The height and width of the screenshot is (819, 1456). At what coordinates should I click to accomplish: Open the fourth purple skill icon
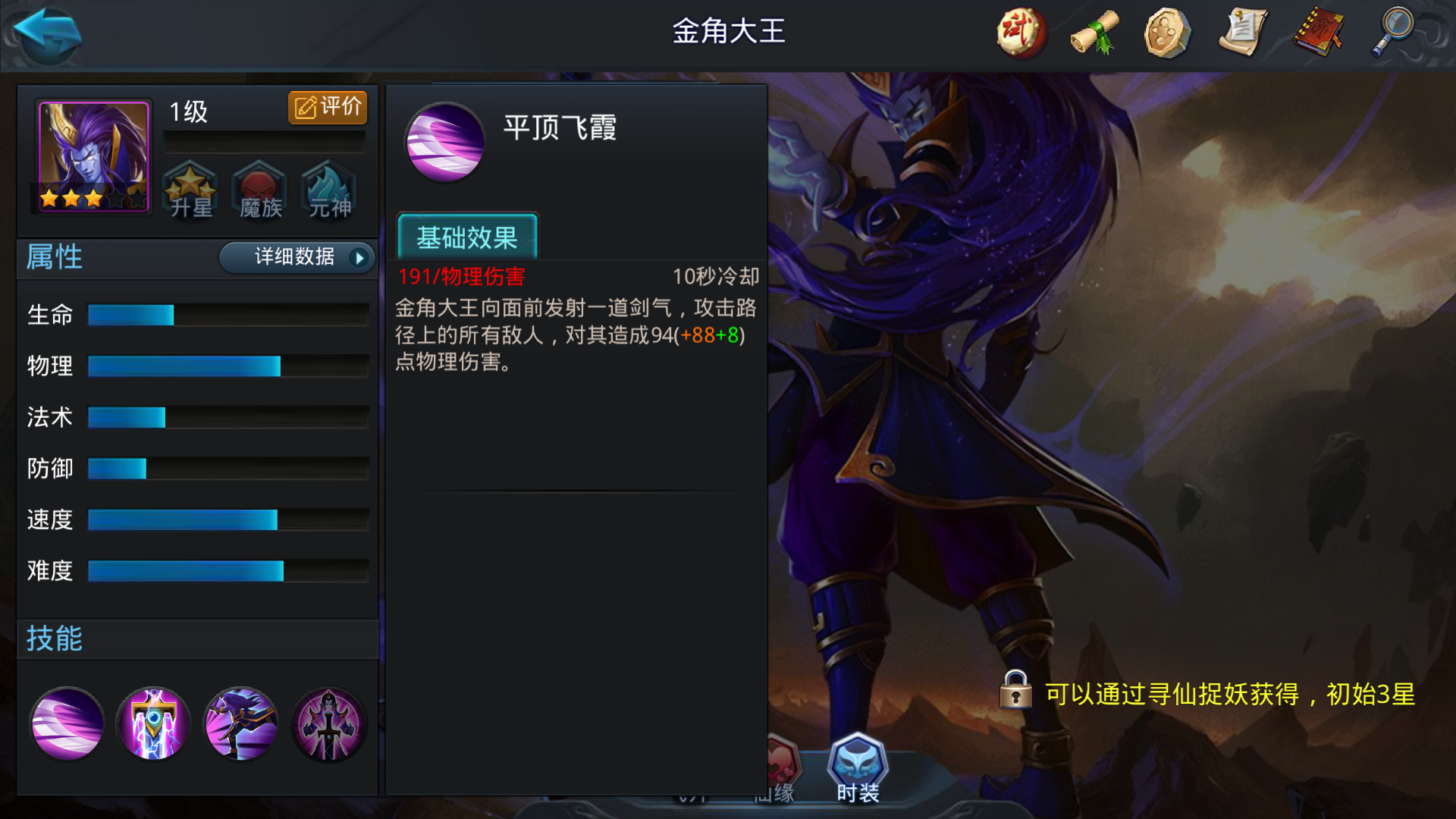328,724
